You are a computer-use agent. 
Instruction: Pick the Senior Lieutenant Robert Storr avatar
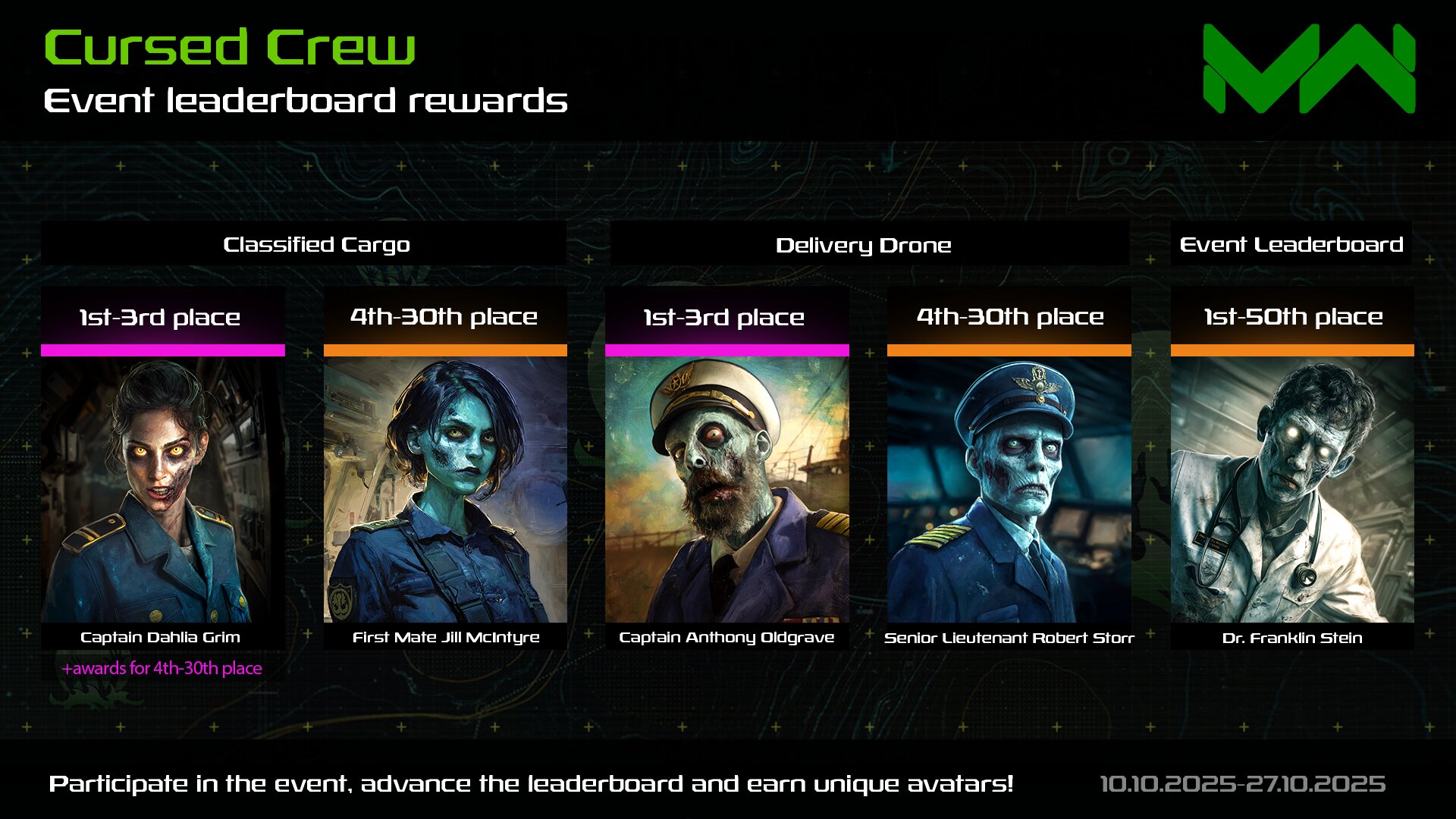pyautogui.click(x=1009, y=489)
